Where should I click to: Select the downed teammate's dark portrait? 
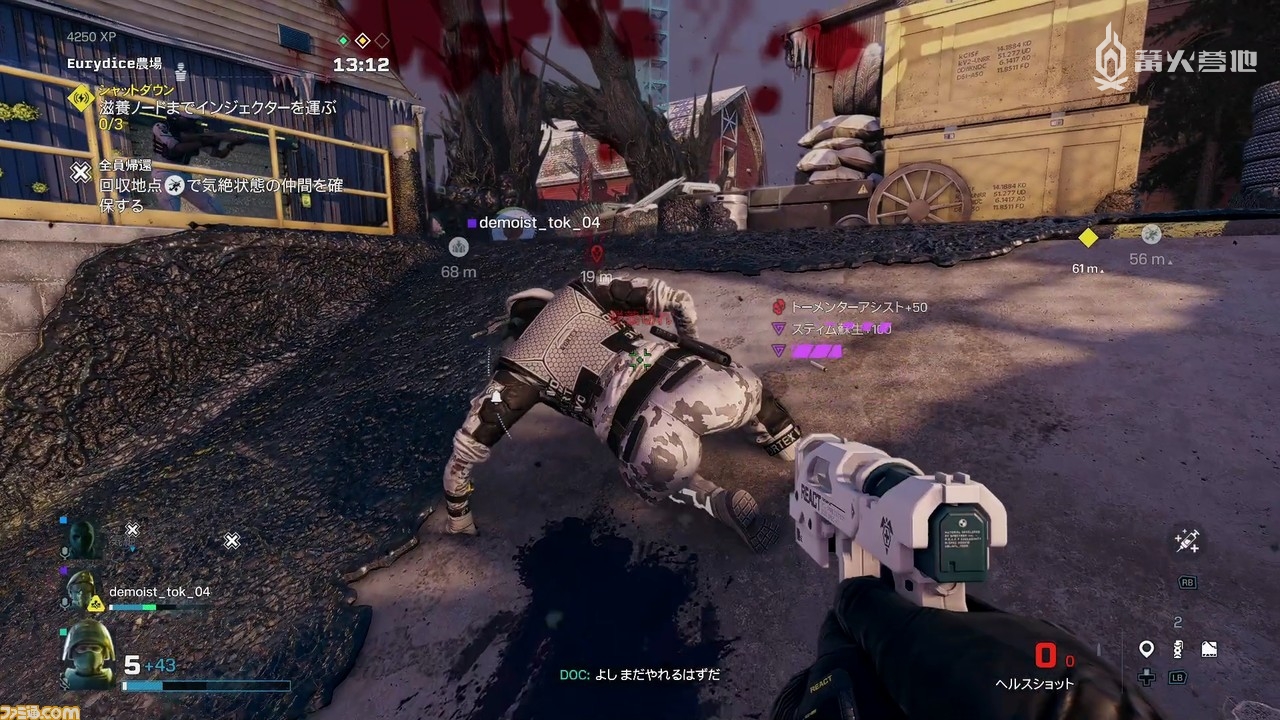(x=84, y=540)
